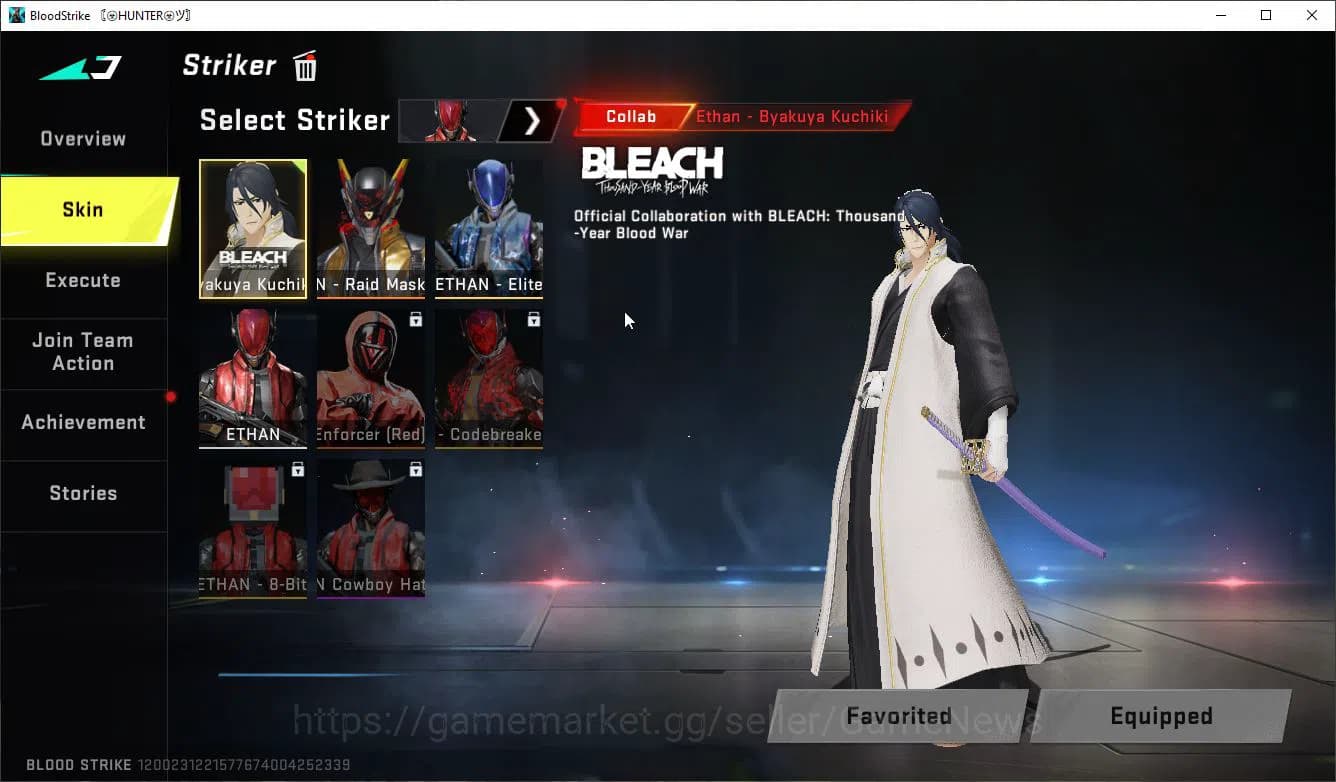Toggle the Favorited filter
The width and height of the screenshot is (1336, 782).
tap(897, 716)
